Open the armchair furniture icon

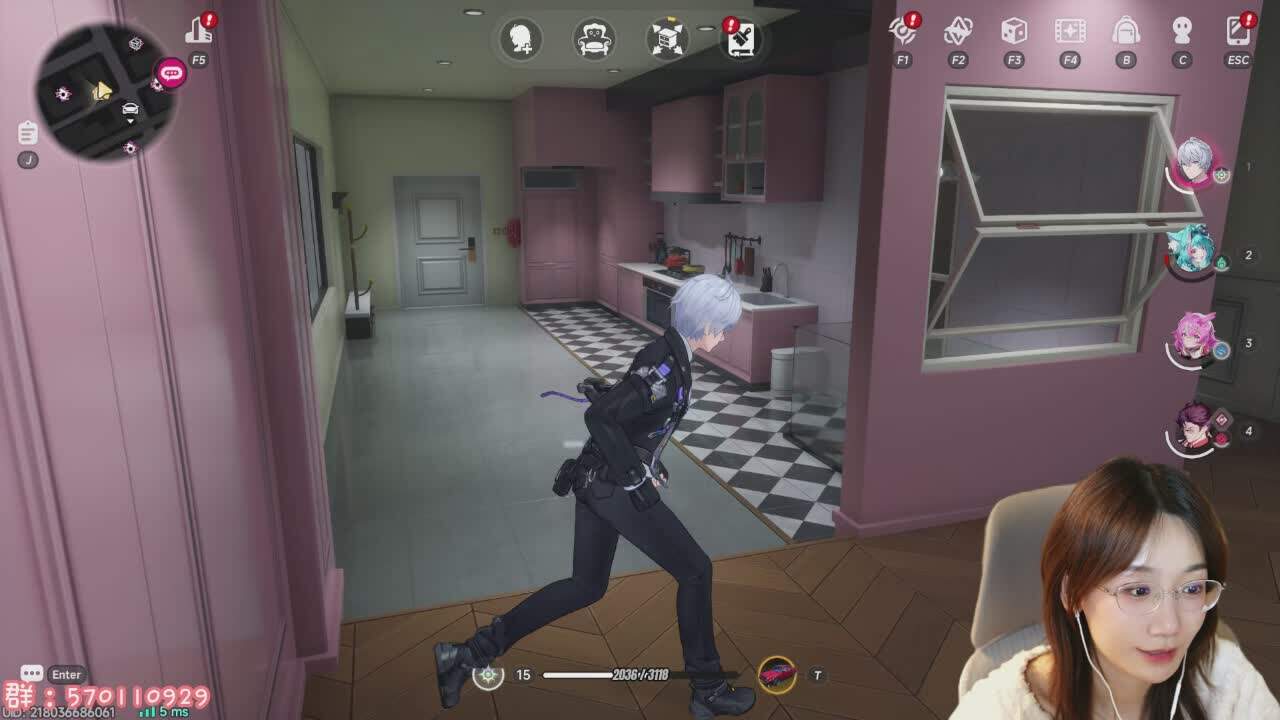tap(594, 40)
